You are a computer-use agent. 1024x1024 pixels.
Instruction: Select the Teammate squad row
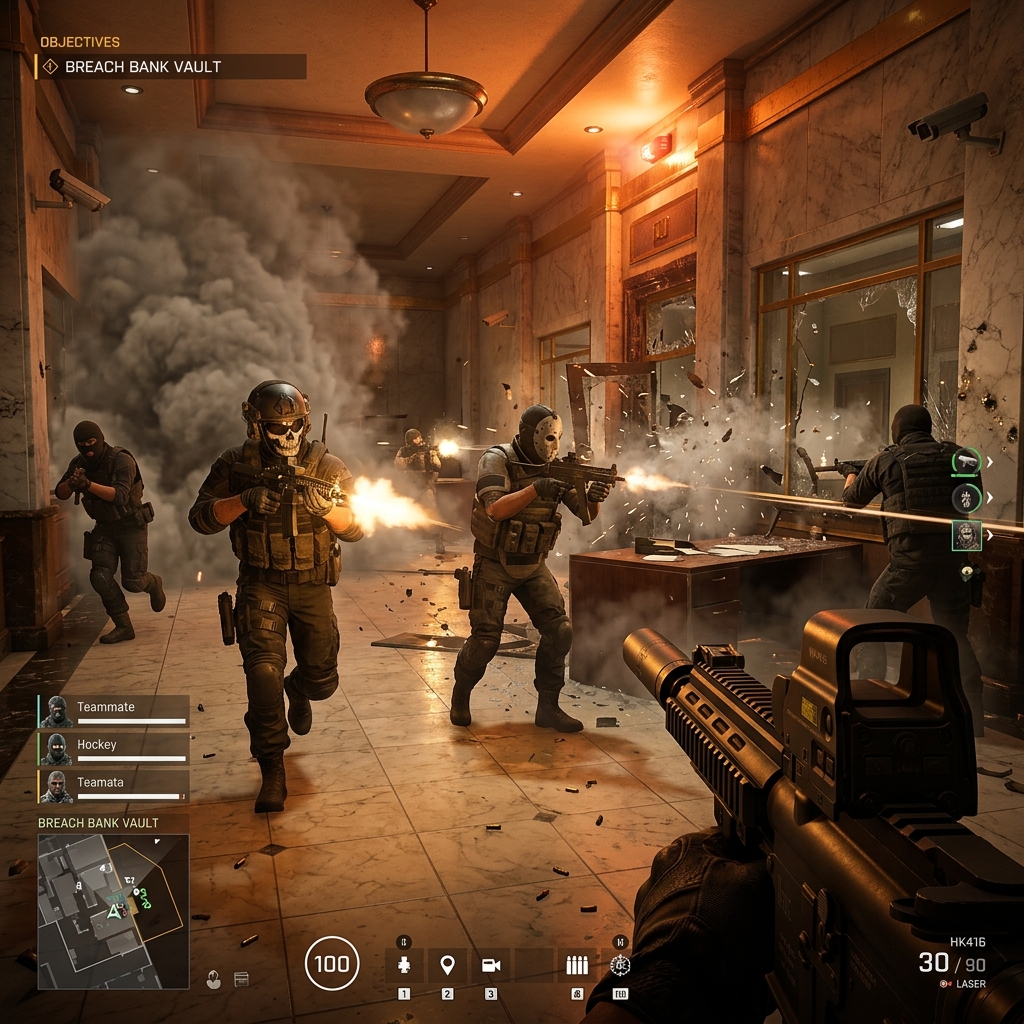point(114,711)
